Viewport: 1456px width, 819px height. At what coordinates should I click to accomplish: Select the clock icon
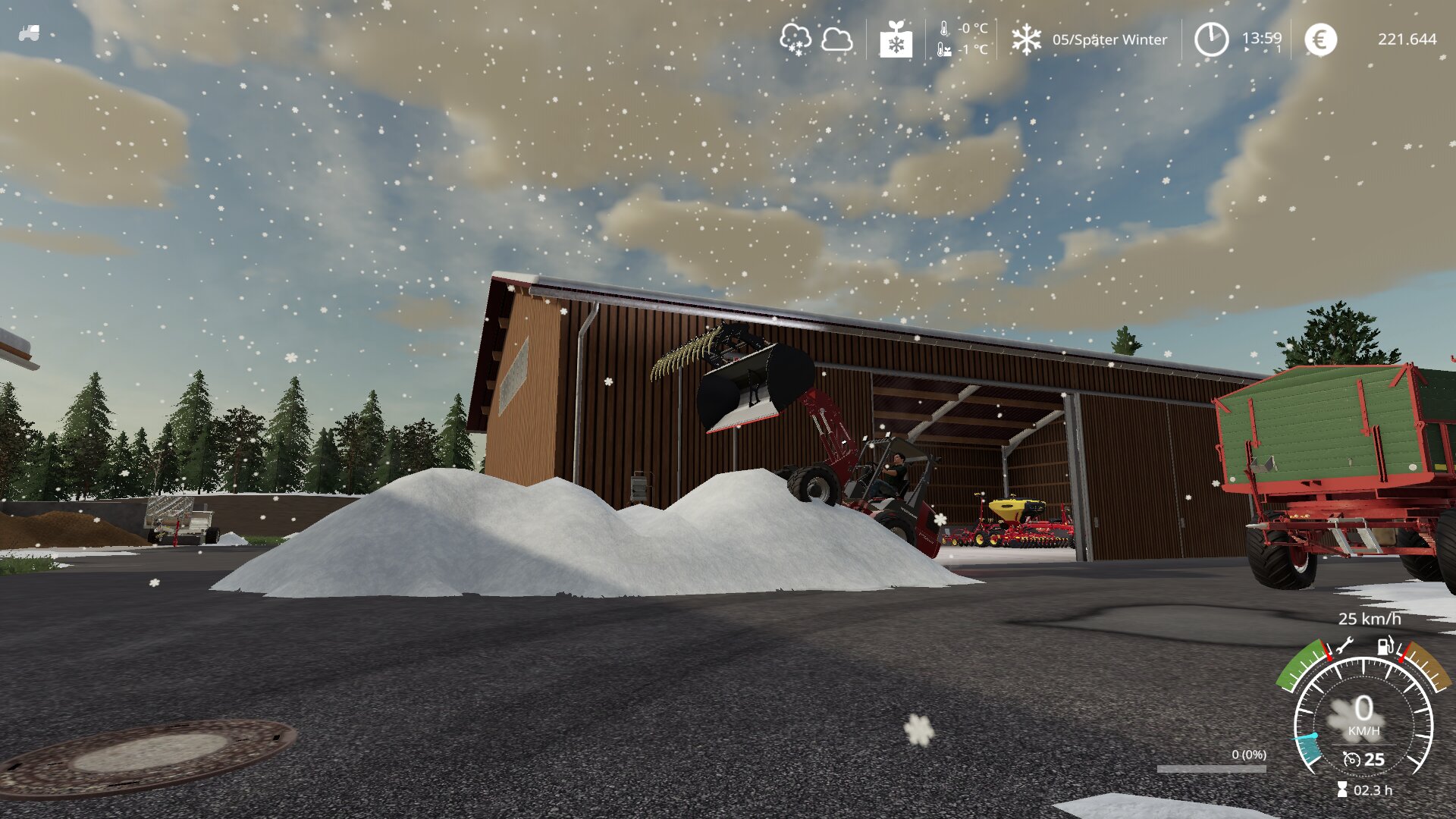point(1211,39)
